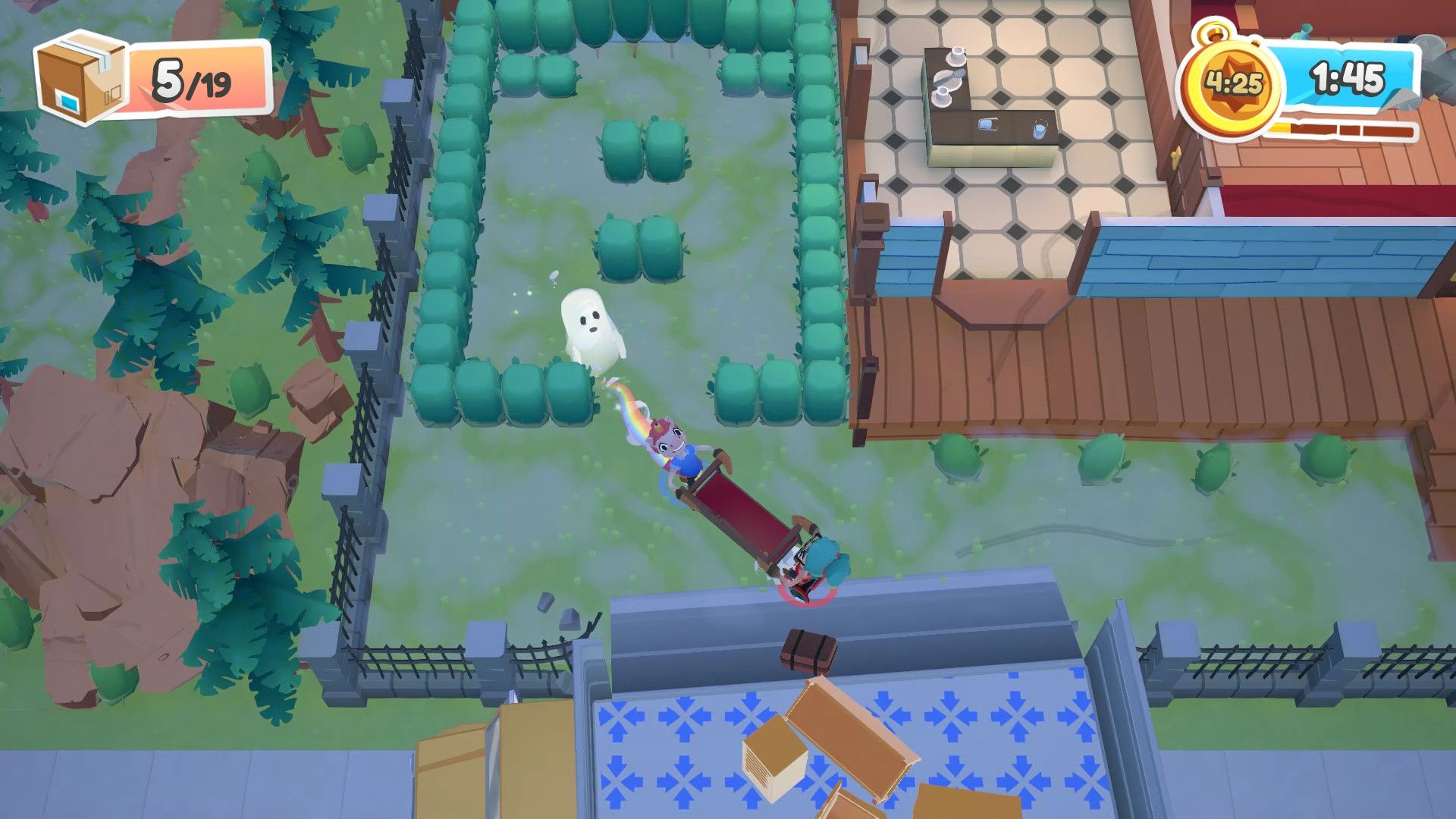Image resolution: width=1456 pixels, height=819 pixels.
Task: Click the red ring indicator under the second mover
Action: click(x=808, y=595)
